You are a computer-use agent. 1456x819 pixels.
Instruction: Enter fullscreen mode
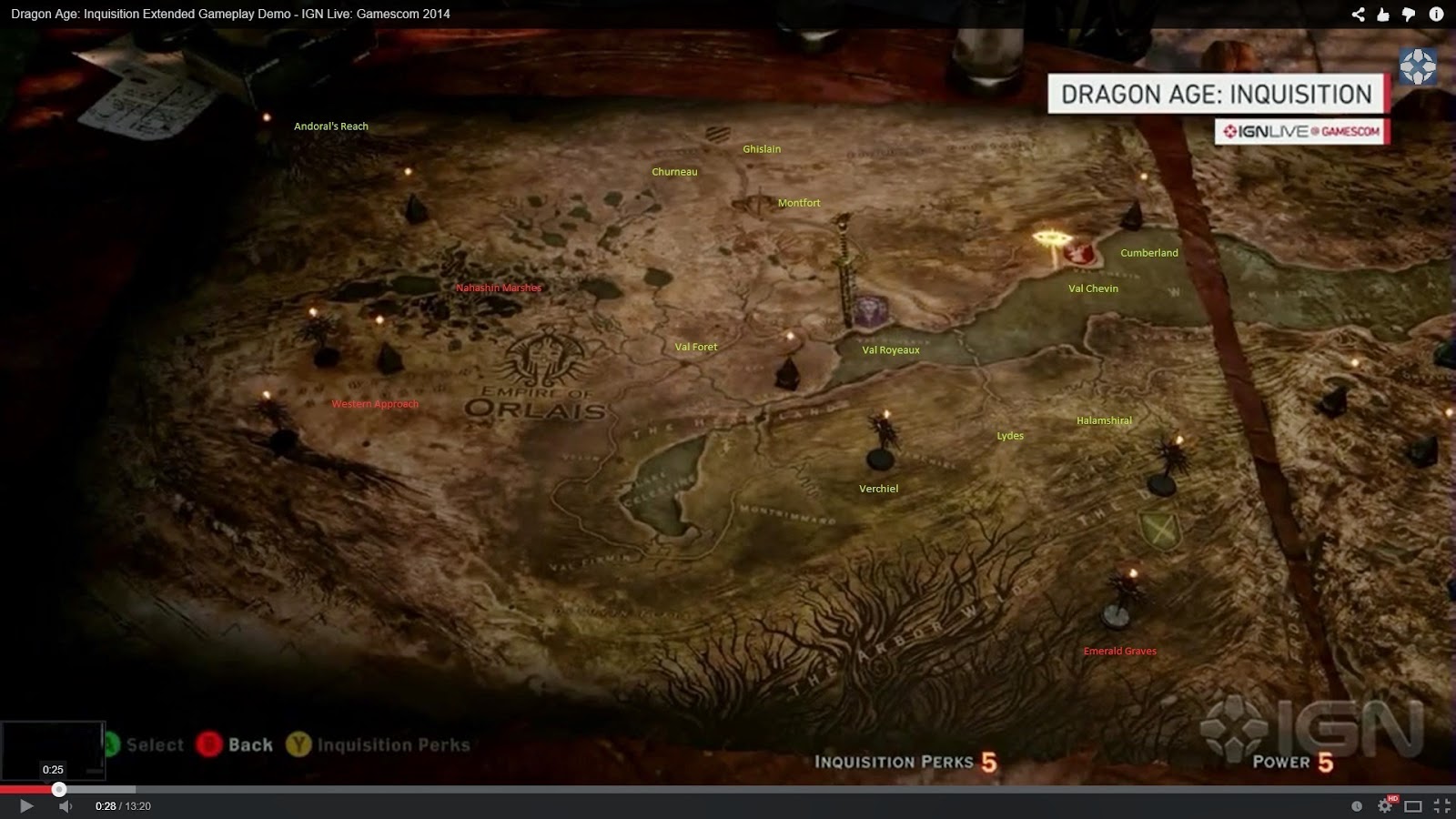point(1441,806)
